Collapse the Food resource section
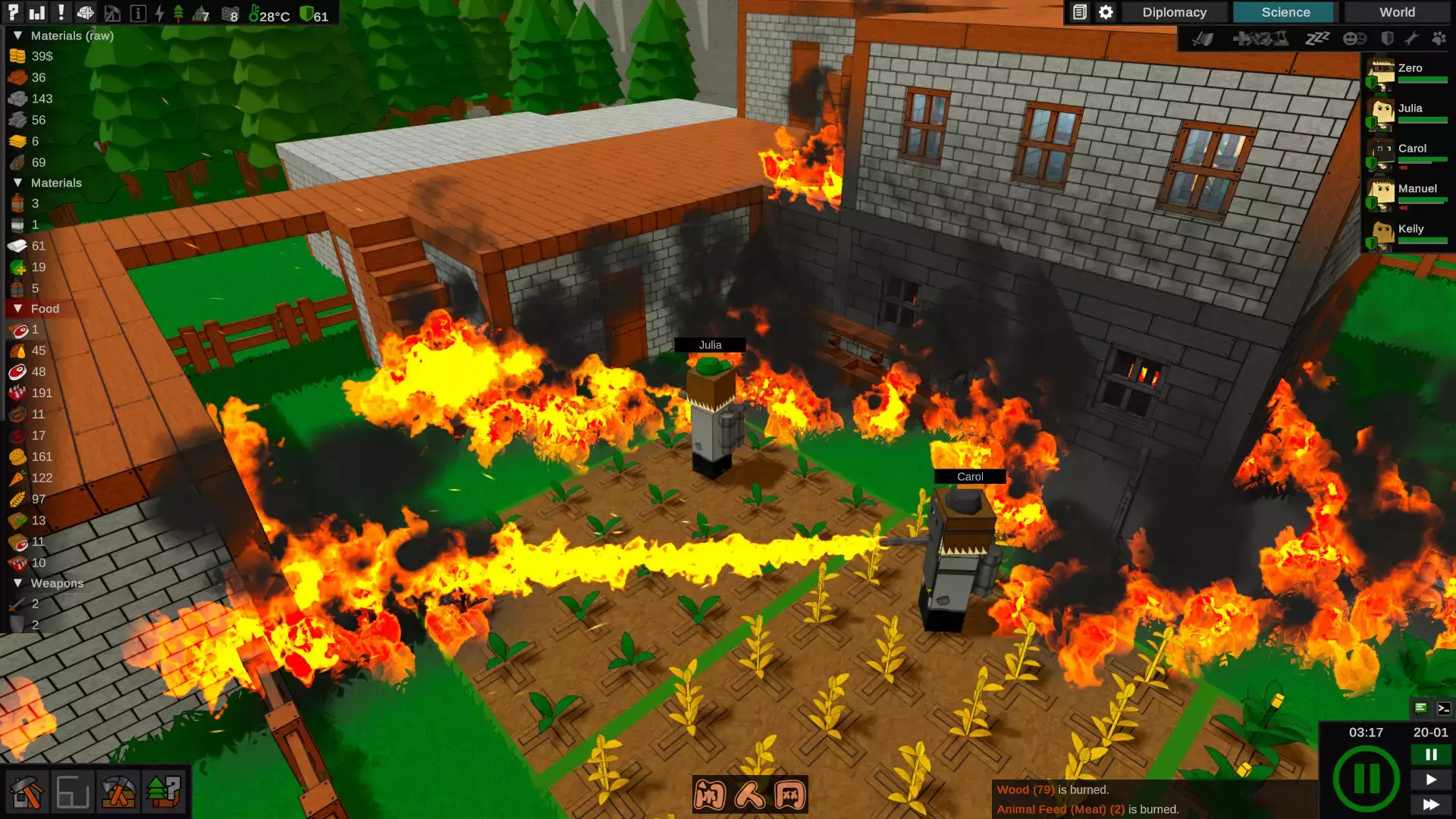The width and height of the screenshot is (1456, 819). click(17, 309)
